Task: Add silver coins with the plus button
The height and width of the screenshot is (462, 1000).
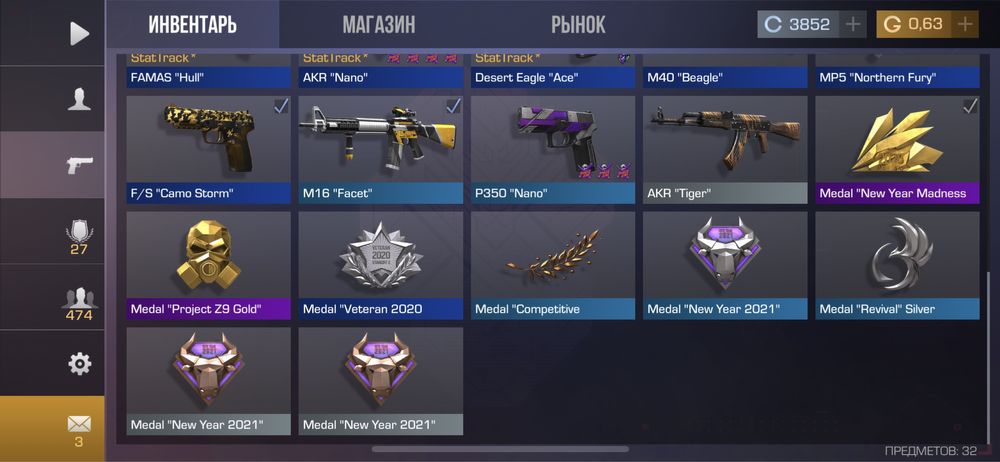Action: click(853, 25)
